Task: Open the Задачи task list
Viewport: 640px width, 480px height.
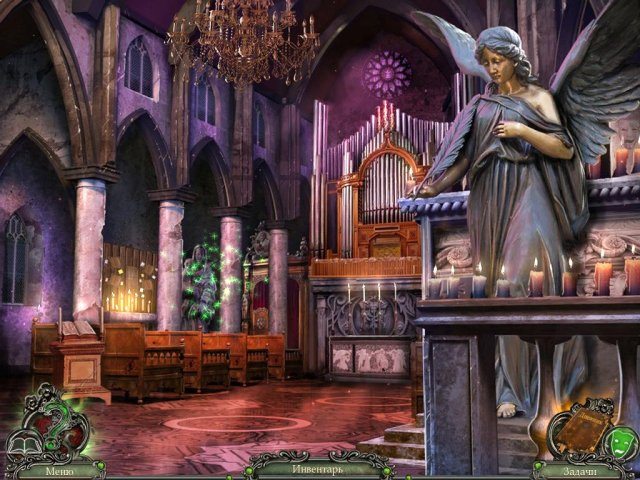Action: (582, 469)
